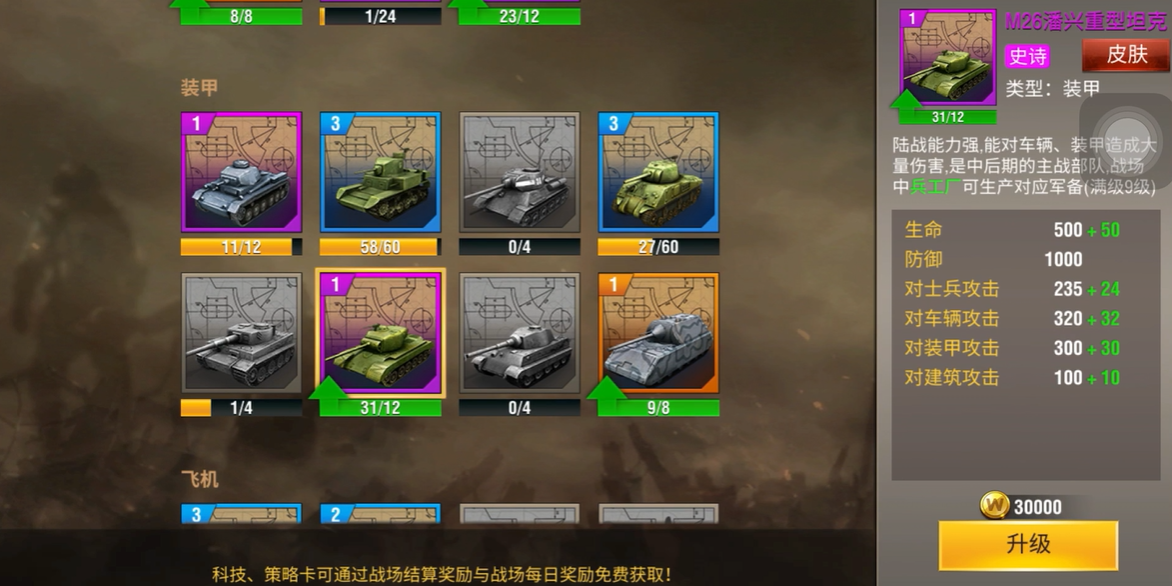Click the M26 tank portrait in details panel

pyautogui.click(x=947, y=57)
